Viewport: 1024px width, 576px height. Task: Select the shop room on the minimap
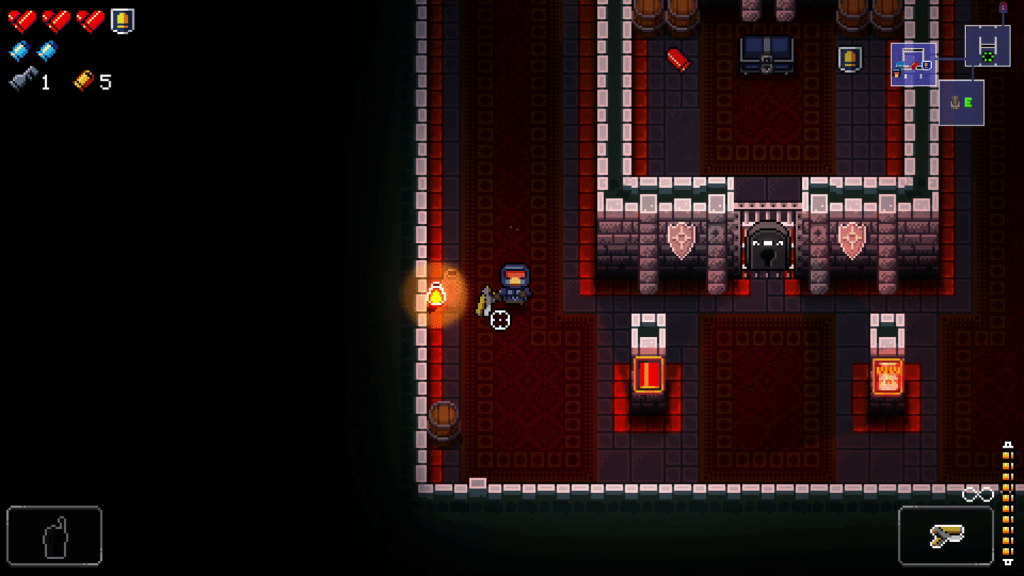pyautogui.click(x=914, y=64)
